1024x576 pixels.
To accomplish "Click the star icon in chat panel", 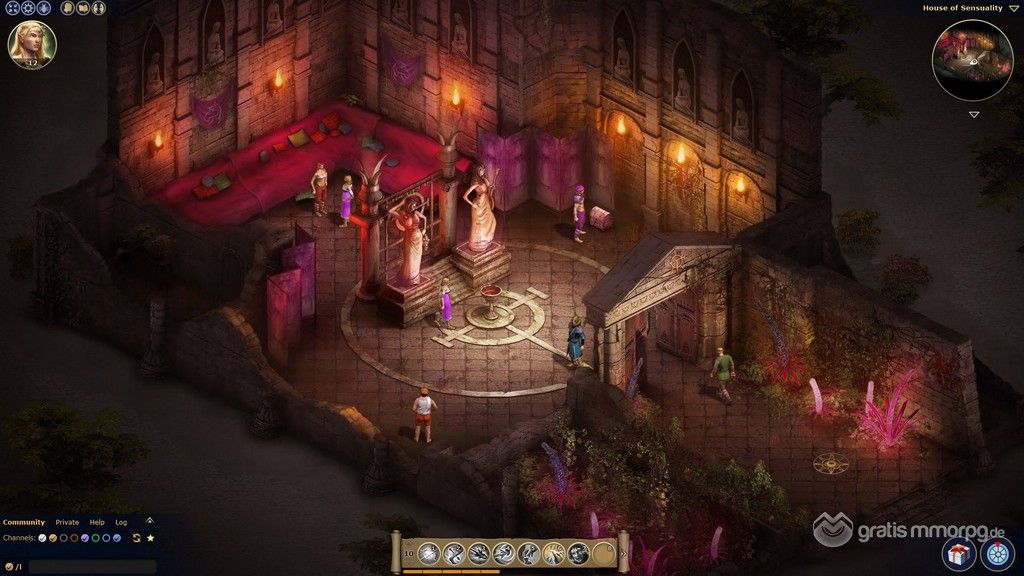I will pos(151,538).
